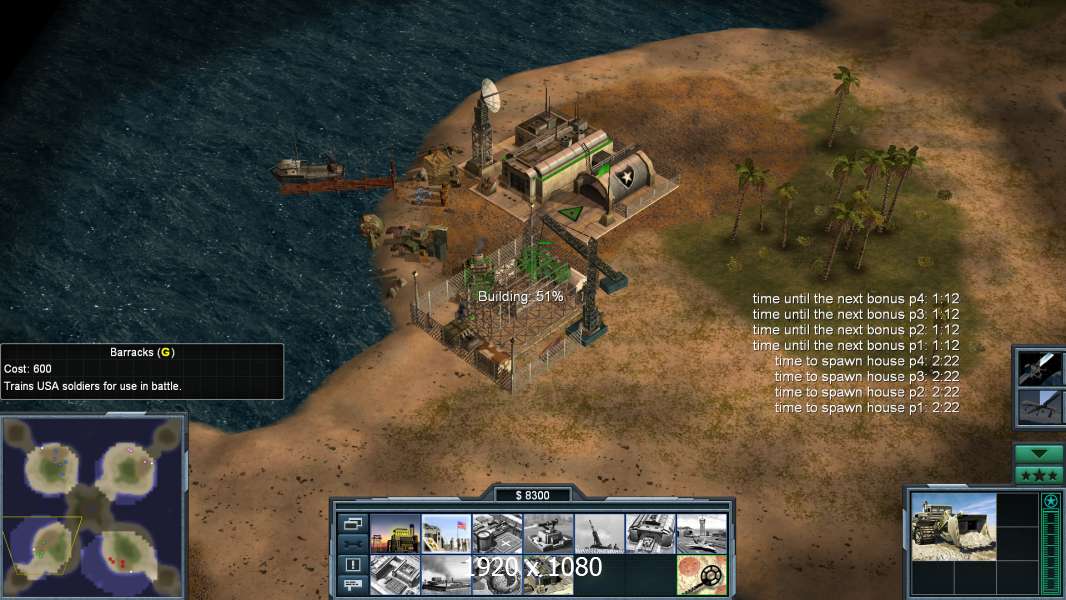Open the three-star generals powers button

click(x=1039, y=475)
